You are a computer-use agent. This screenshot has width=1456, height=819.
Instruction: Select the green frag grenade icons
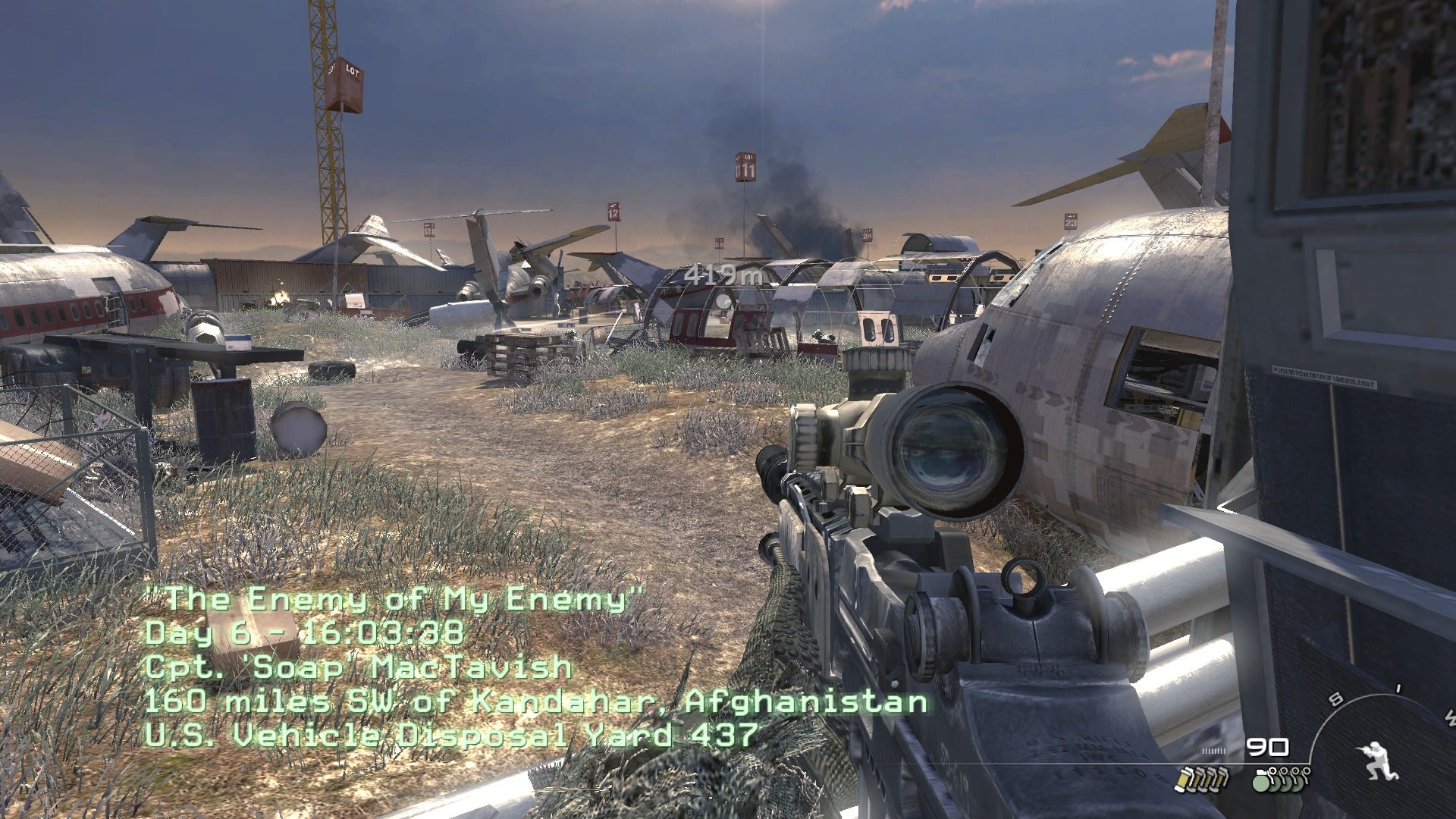1281,780
